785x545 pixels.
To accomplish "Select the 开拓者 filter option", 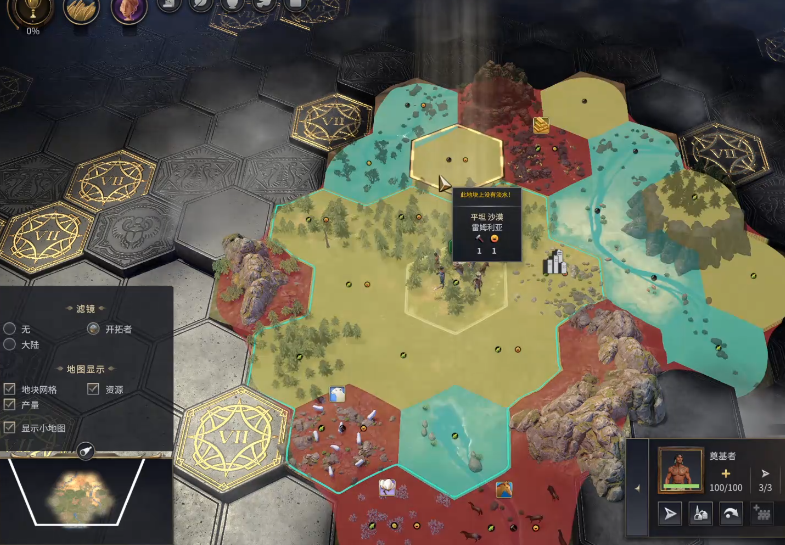I will click(94, 328).
